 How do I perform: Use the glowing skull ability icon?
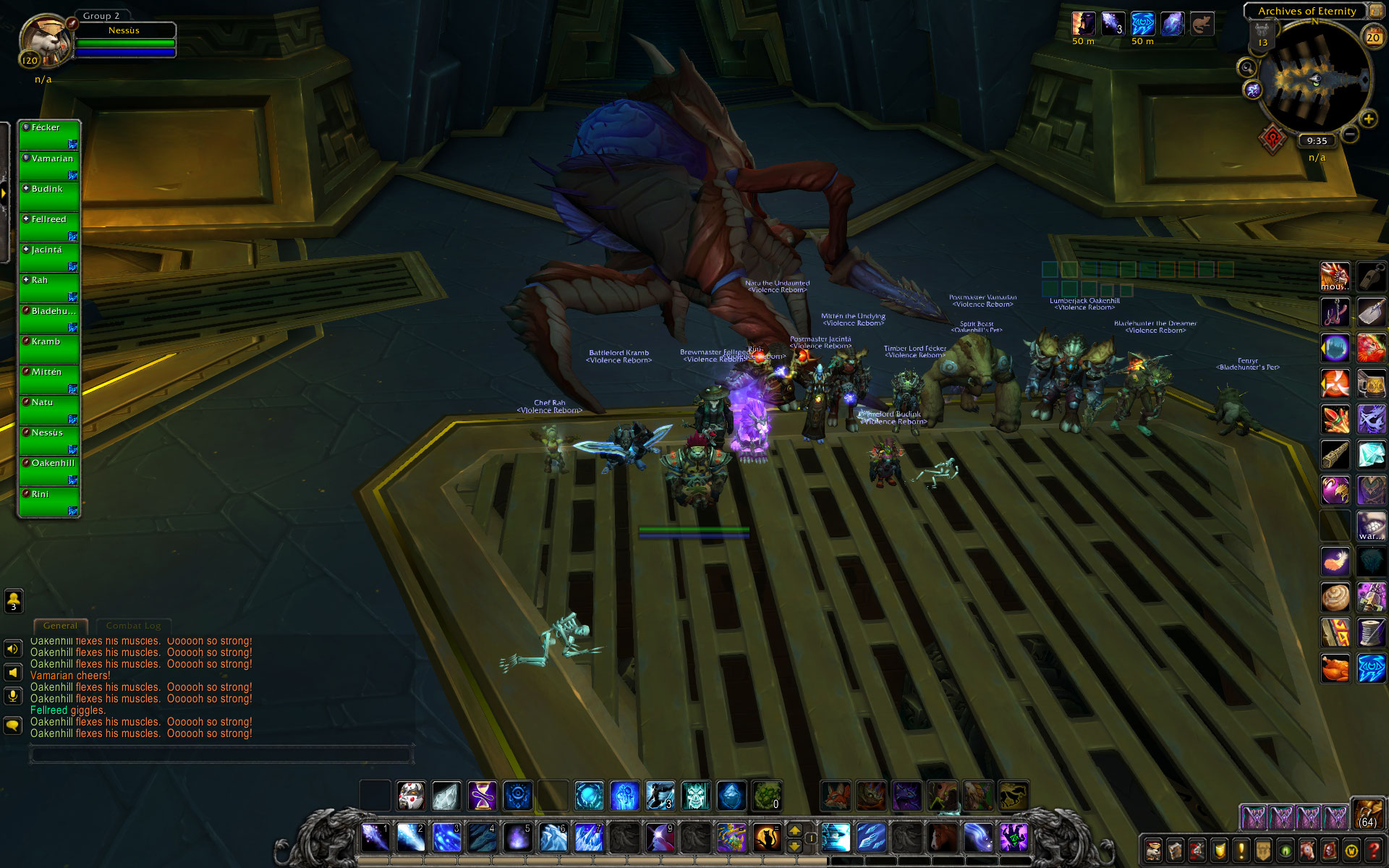click(695, 796)
